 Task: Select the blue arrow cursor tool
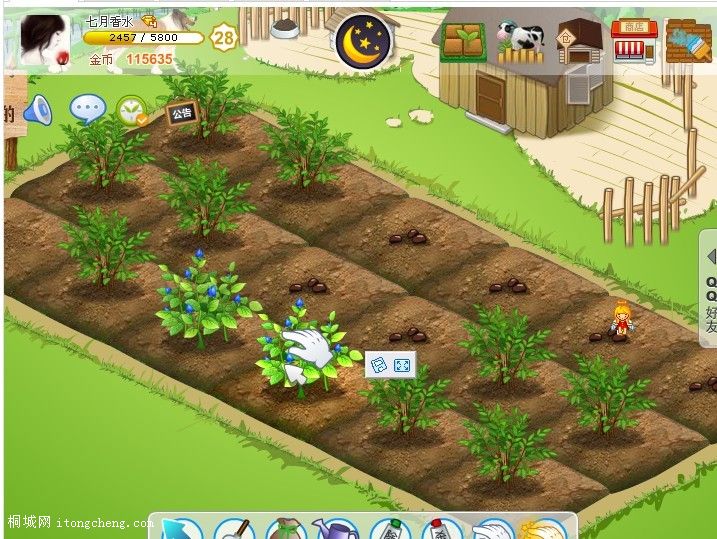coord(178,530)
